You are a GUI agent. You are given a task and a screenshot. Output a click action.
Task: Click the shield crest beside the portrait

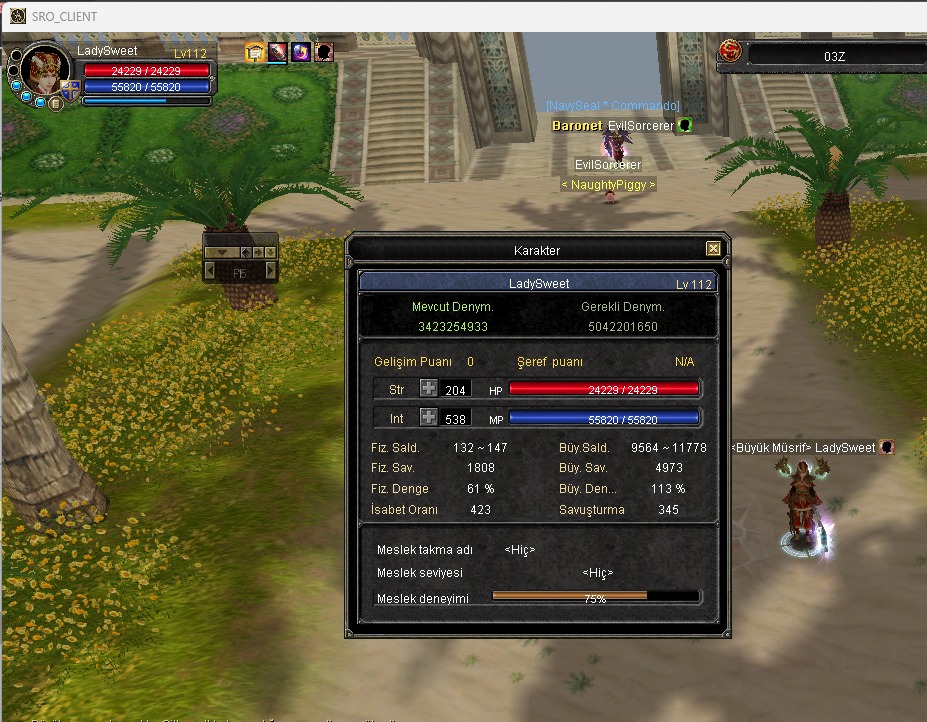(71, 91)
